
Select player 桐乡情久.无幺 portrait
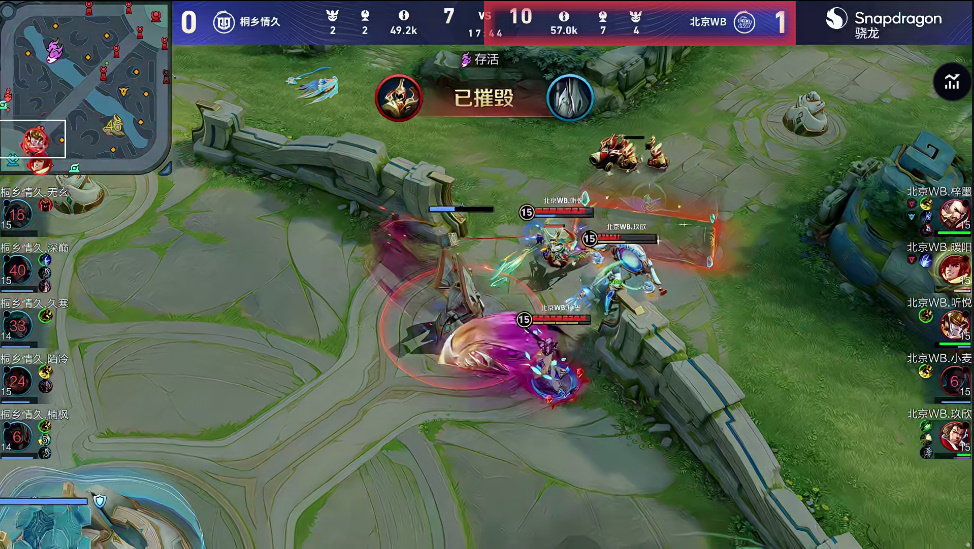(x=17, y=214)
